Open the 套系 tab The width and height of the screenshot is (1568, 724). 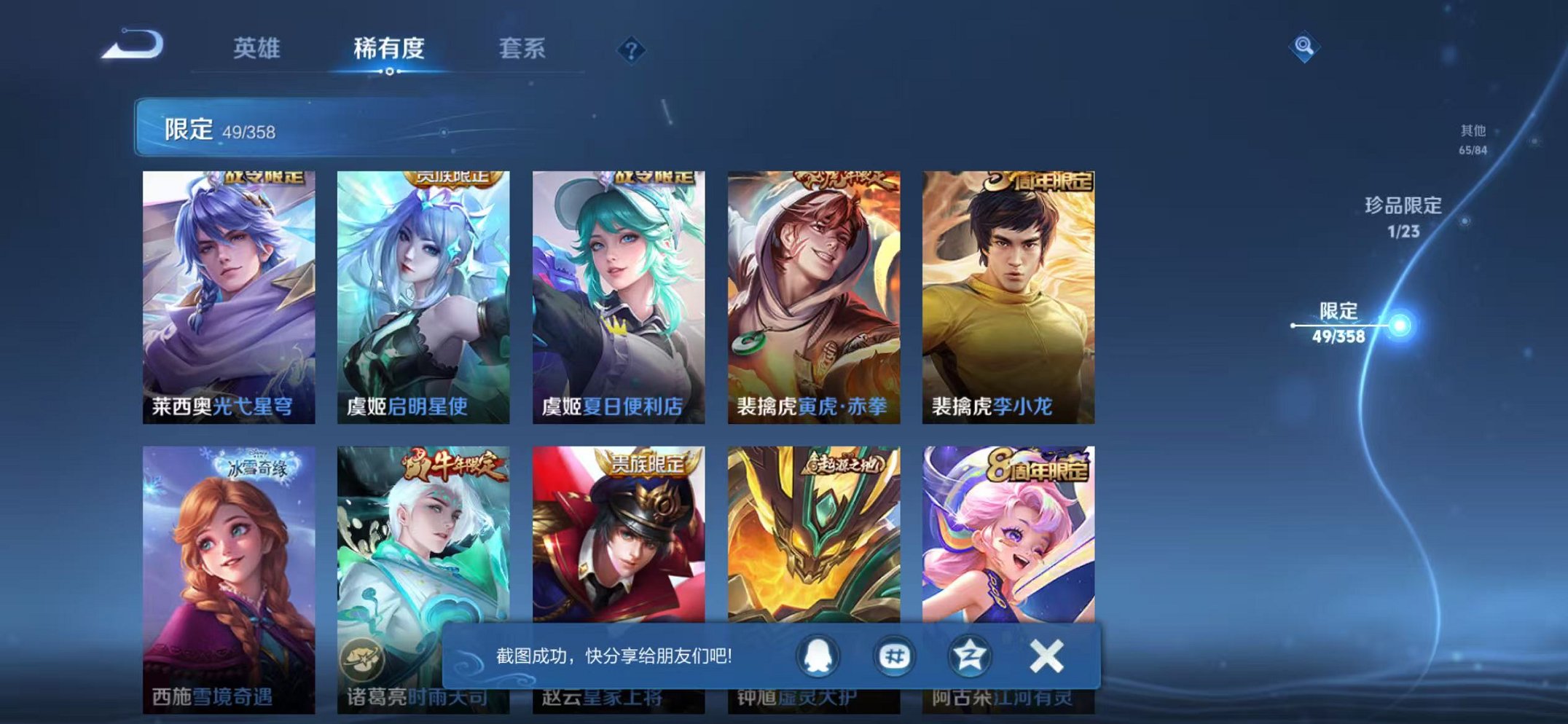523,49
